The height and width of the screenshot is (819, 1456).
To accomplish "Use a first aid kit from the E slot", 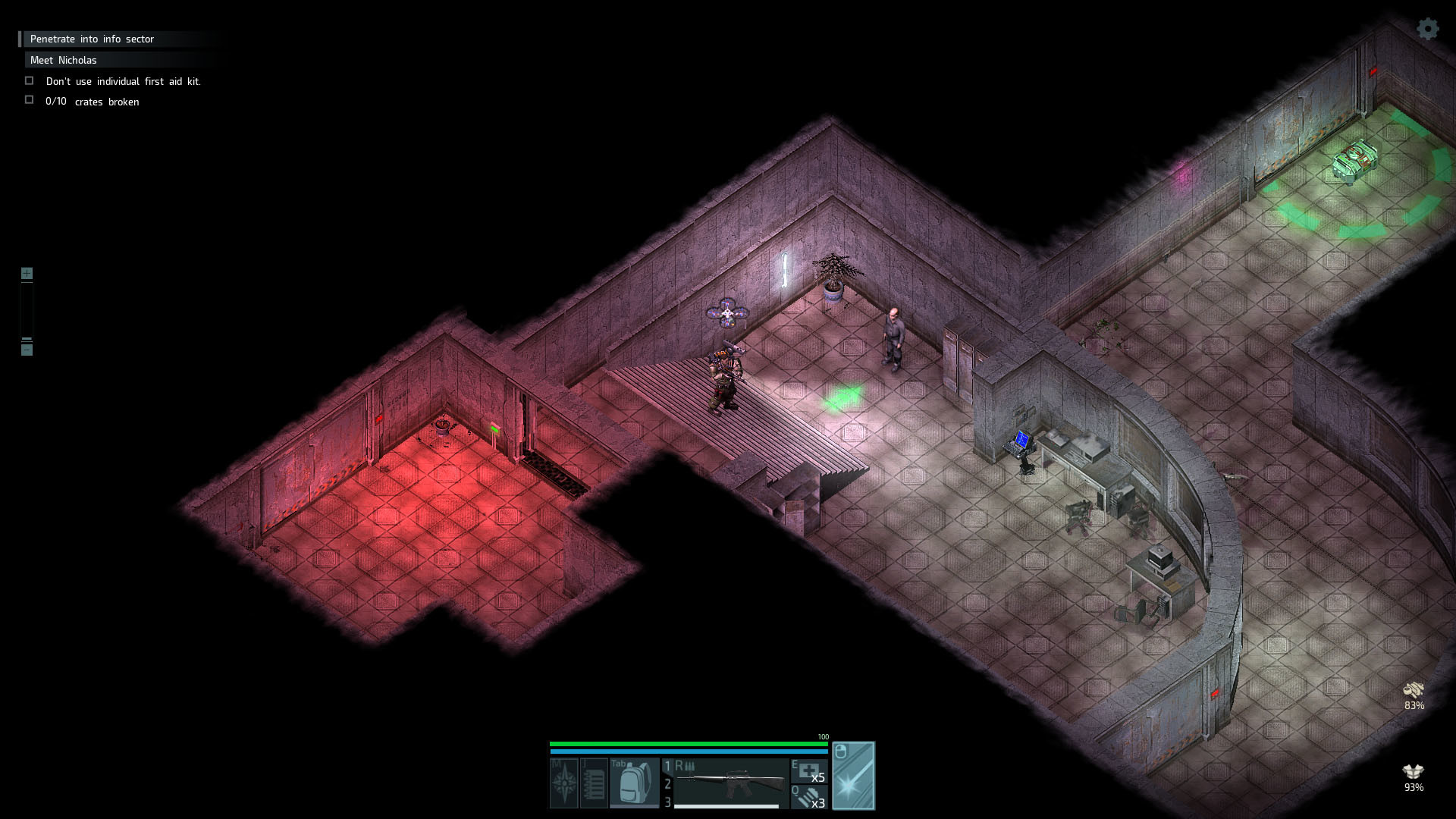I will (810, 772).
